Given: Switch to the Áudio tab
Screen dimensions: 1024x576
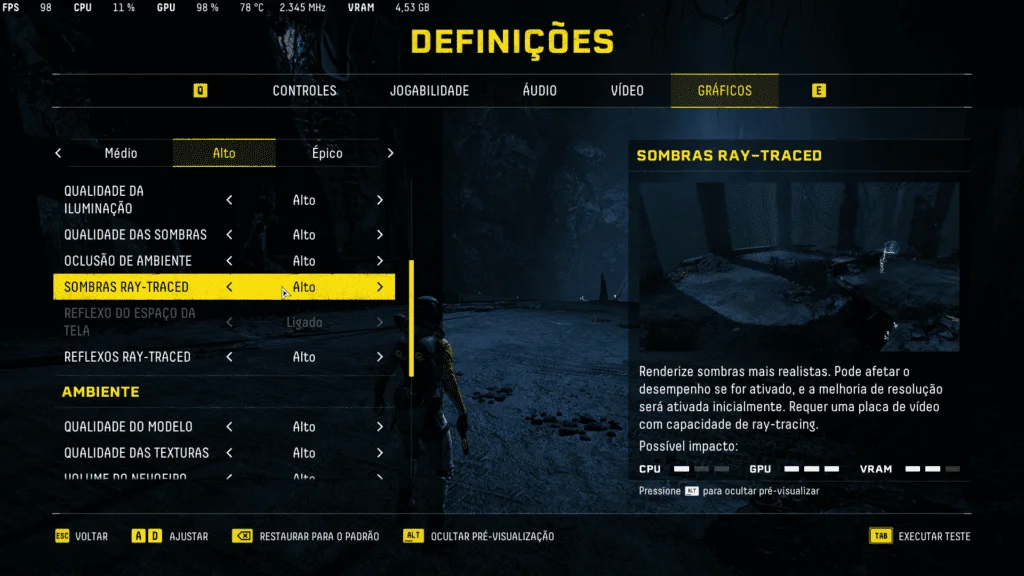Looking at the screenshot, I should pos(539,91).
